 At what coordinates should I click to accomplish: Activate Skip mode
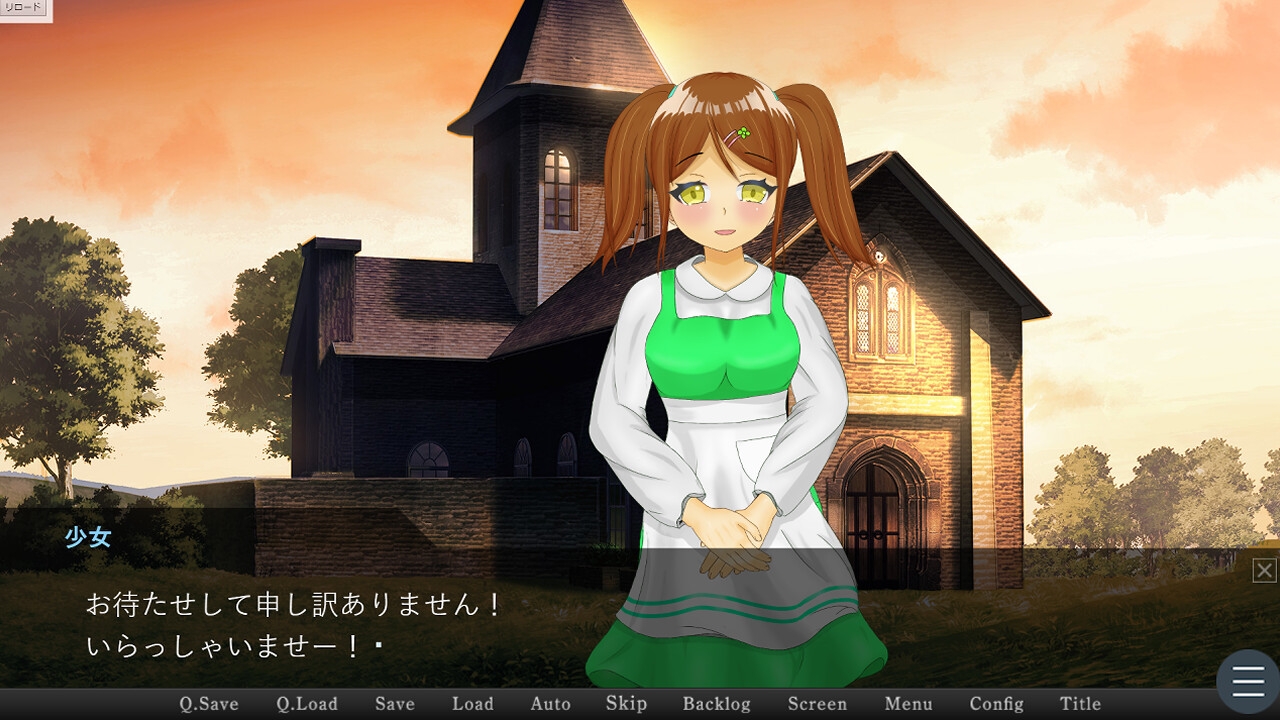coord(626,704)
